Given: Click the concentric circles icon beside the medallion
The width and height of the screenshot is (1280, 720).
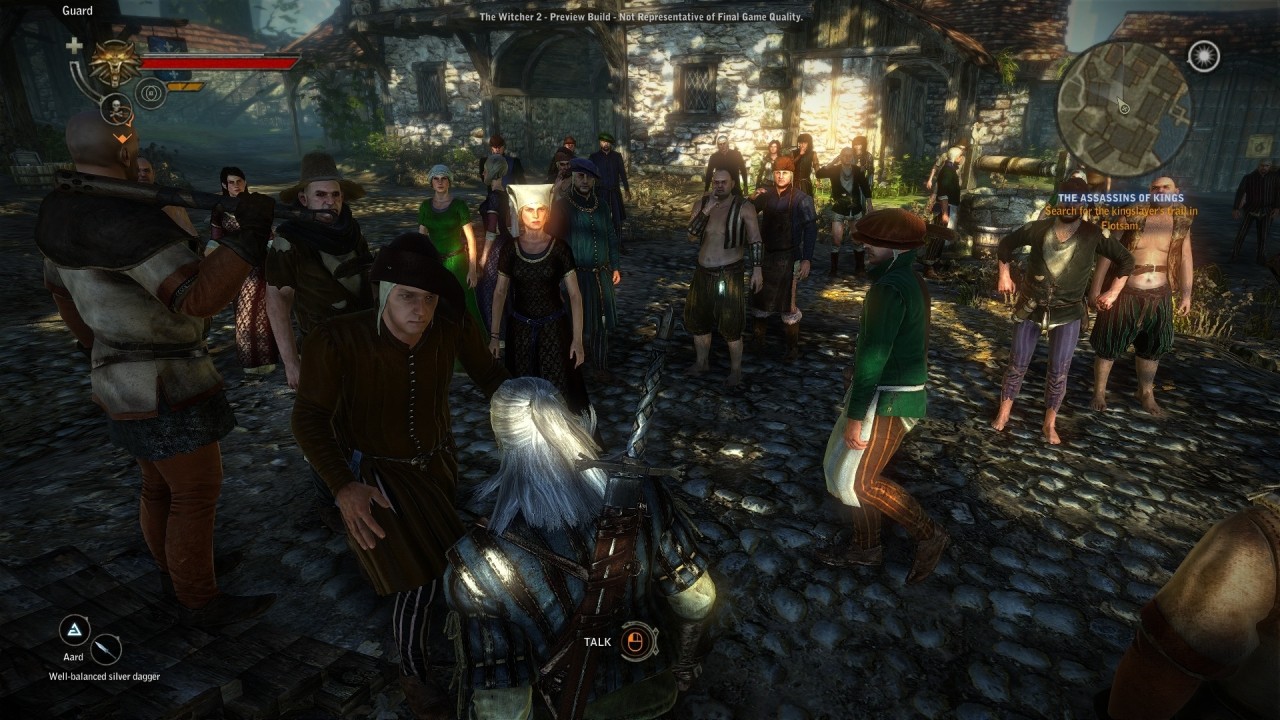Looking at the screenshot, I should pyautogui.click(x=151, y=94).
